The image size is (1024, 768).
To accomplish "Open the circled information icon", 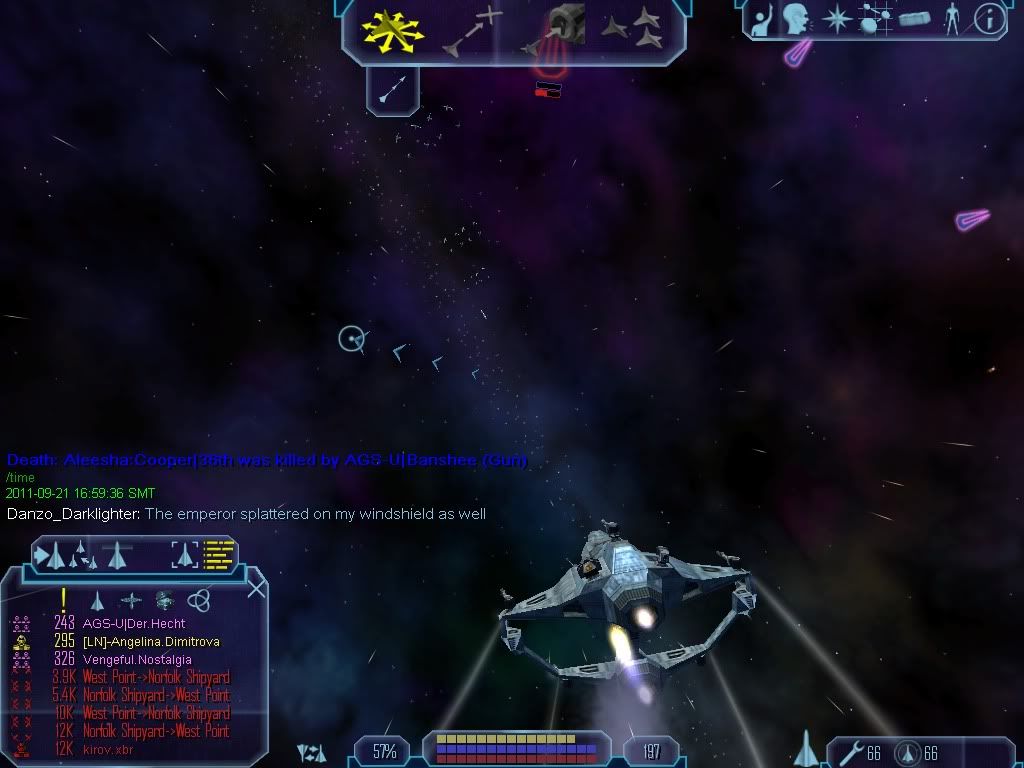I will 989,19.
